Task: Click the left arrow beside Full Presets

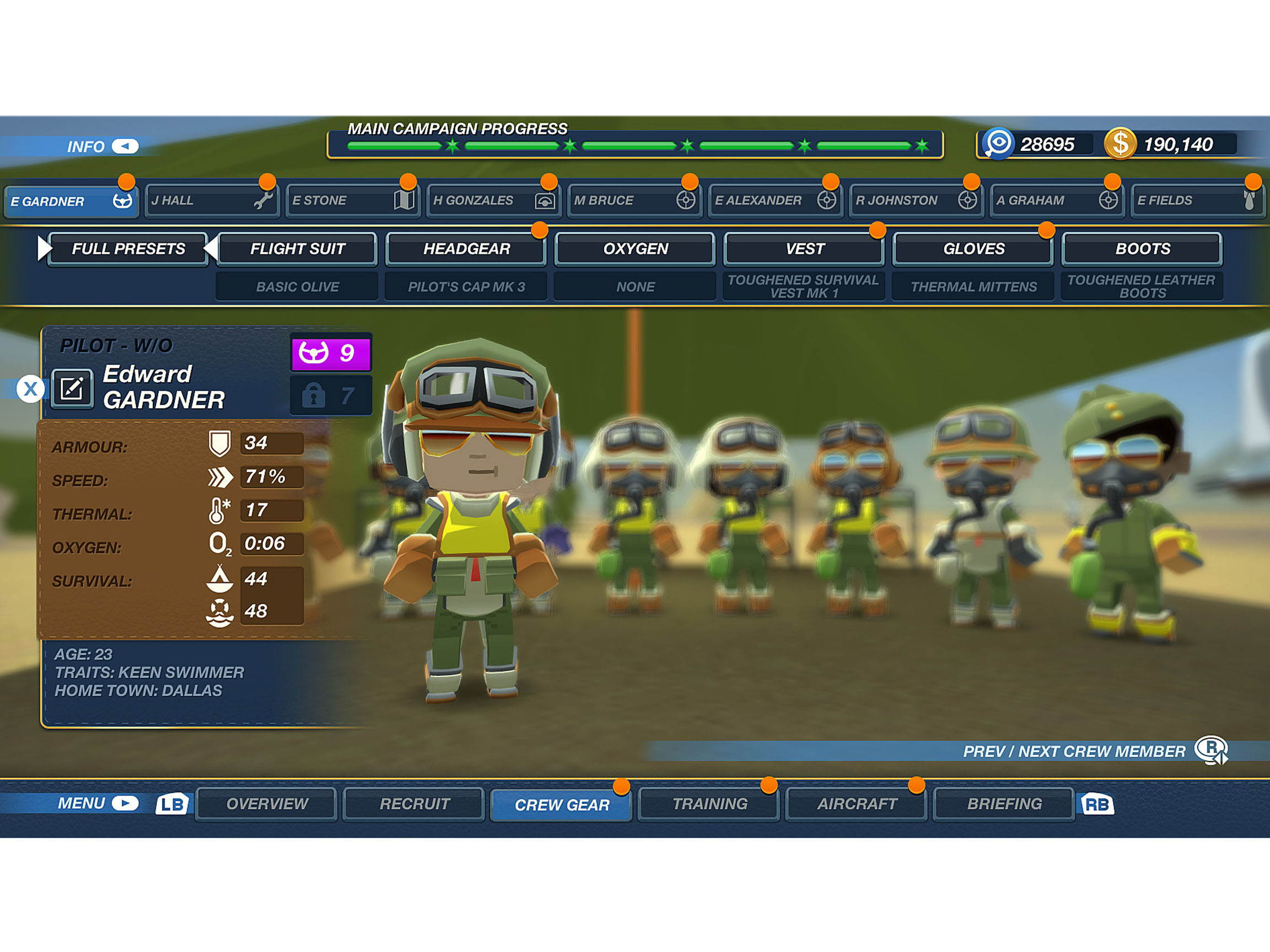Action: [45, 248]
